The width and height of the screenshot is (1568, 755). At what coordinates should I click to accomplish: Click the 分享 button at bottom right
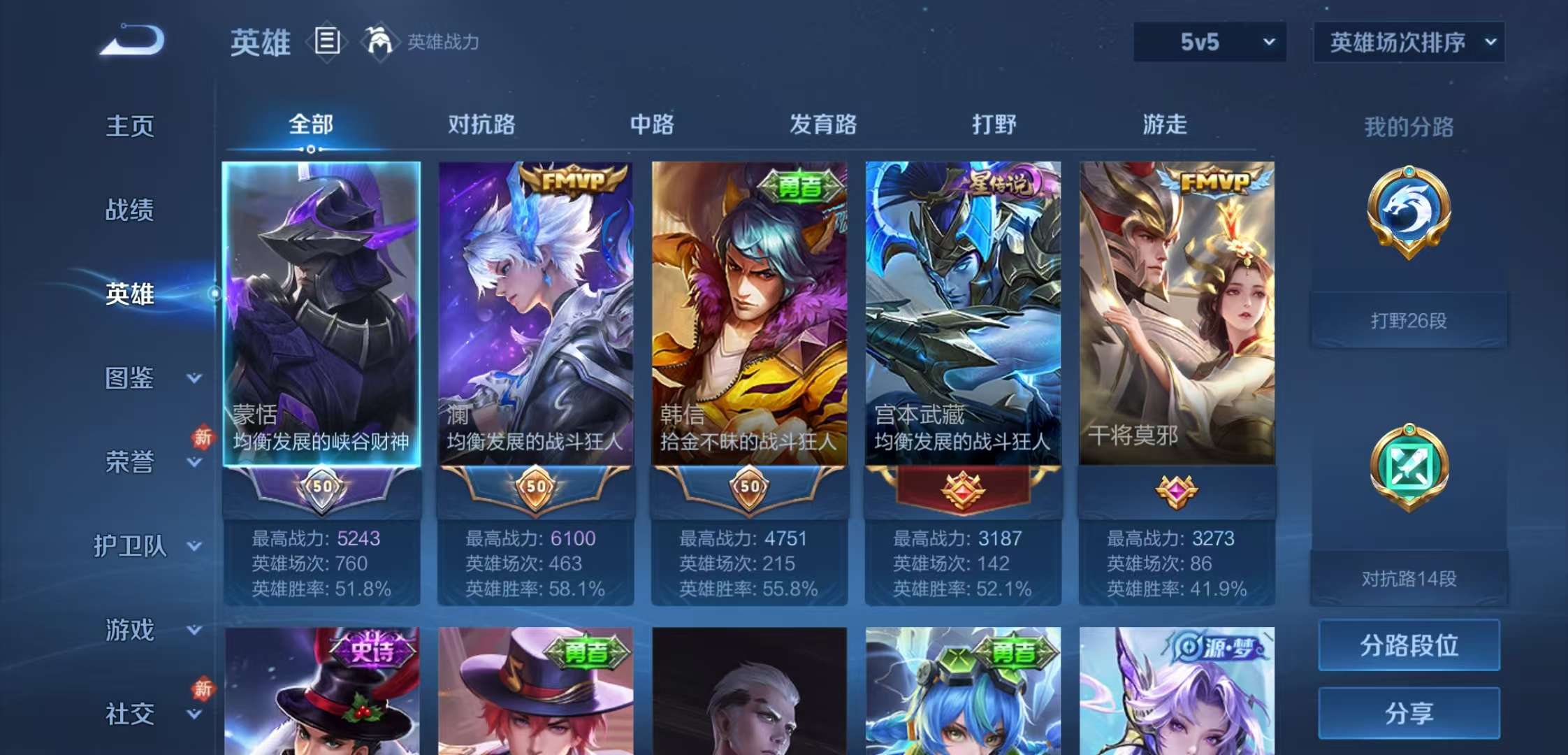1409,713
